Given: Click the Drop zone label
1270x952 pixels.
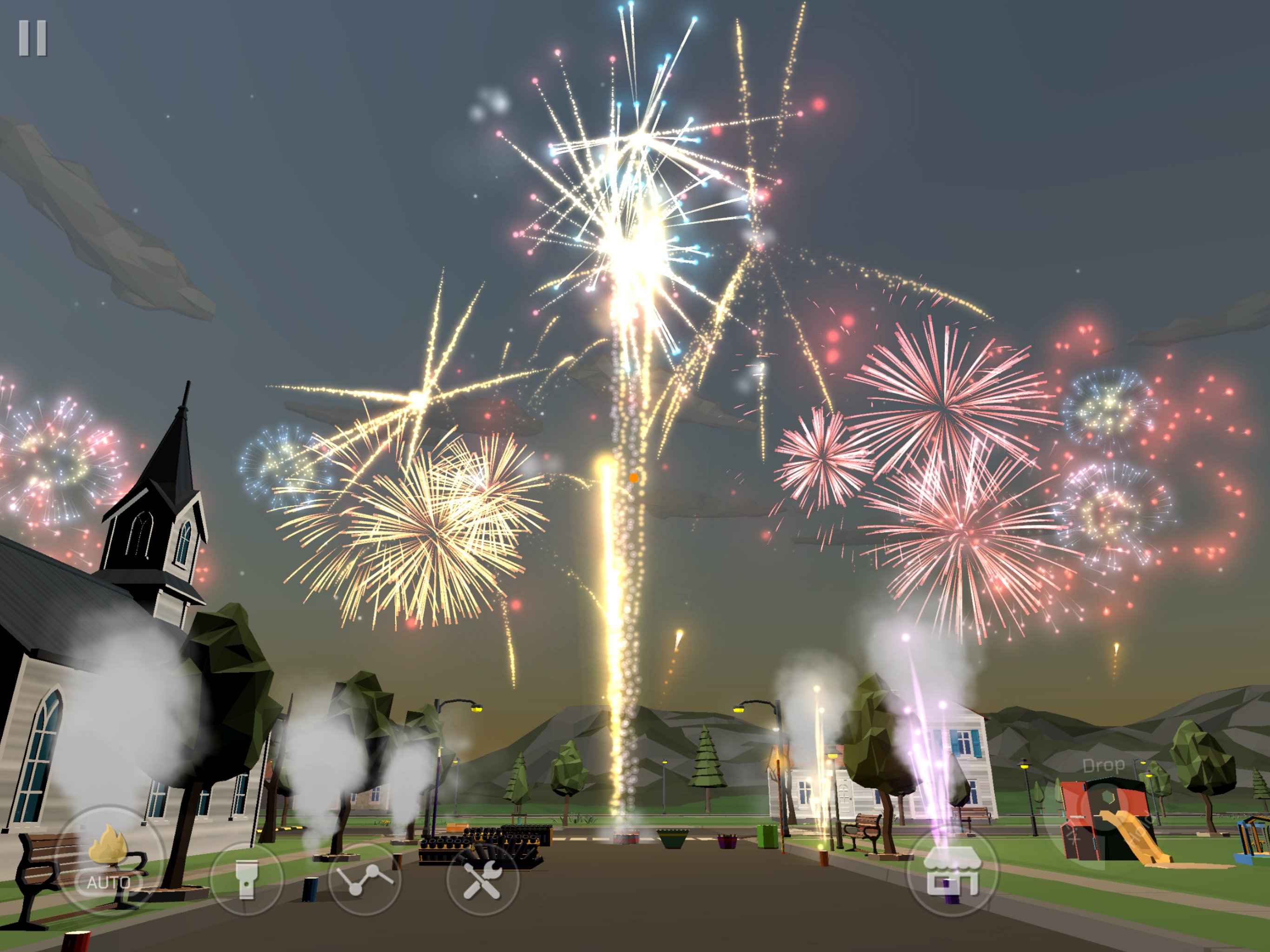Looking at the screenshot, I should point(1104,766).
